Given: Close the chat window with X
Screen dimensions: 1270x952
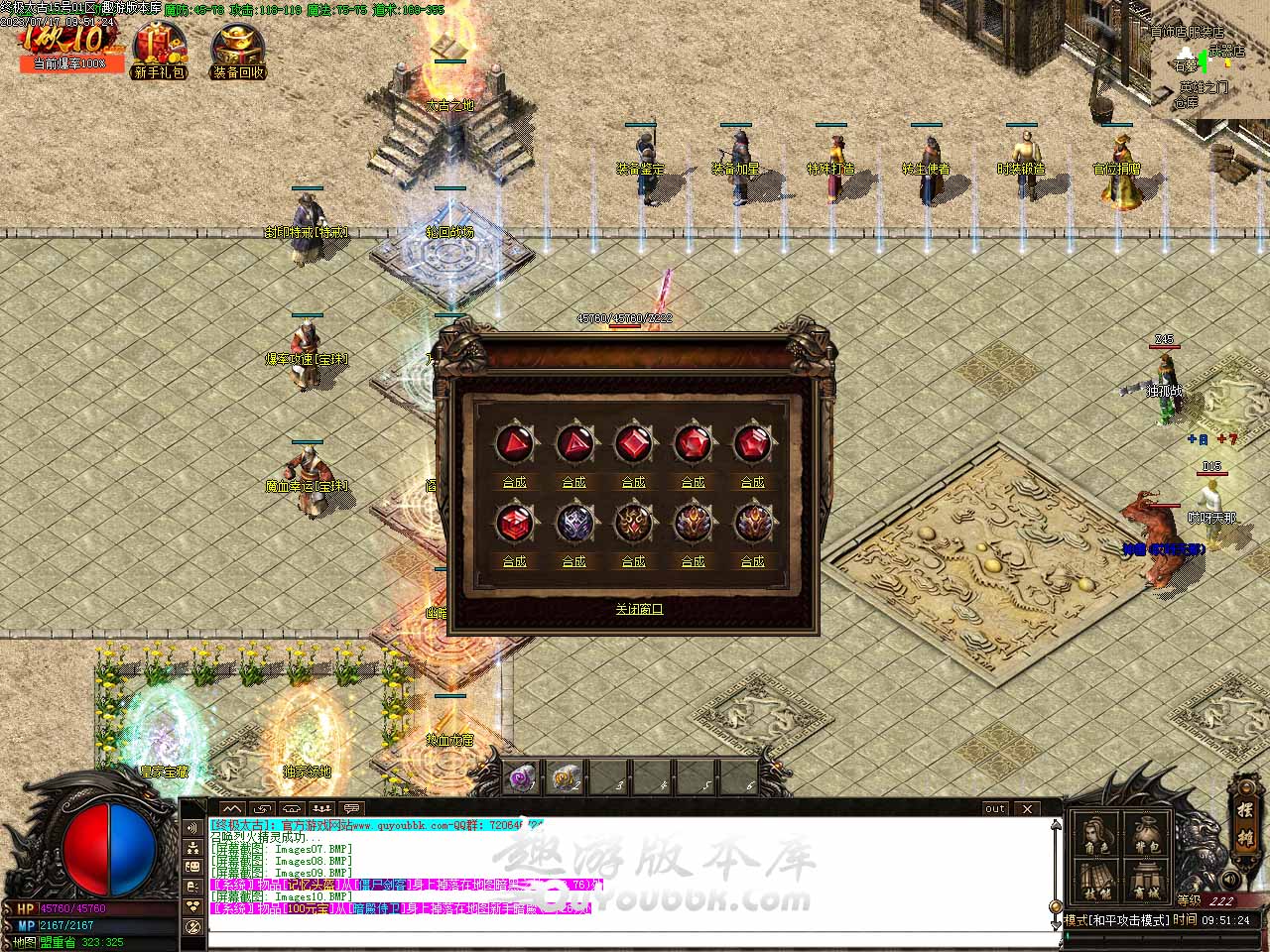Looking at the screenshot, I should pos(1027,808).
